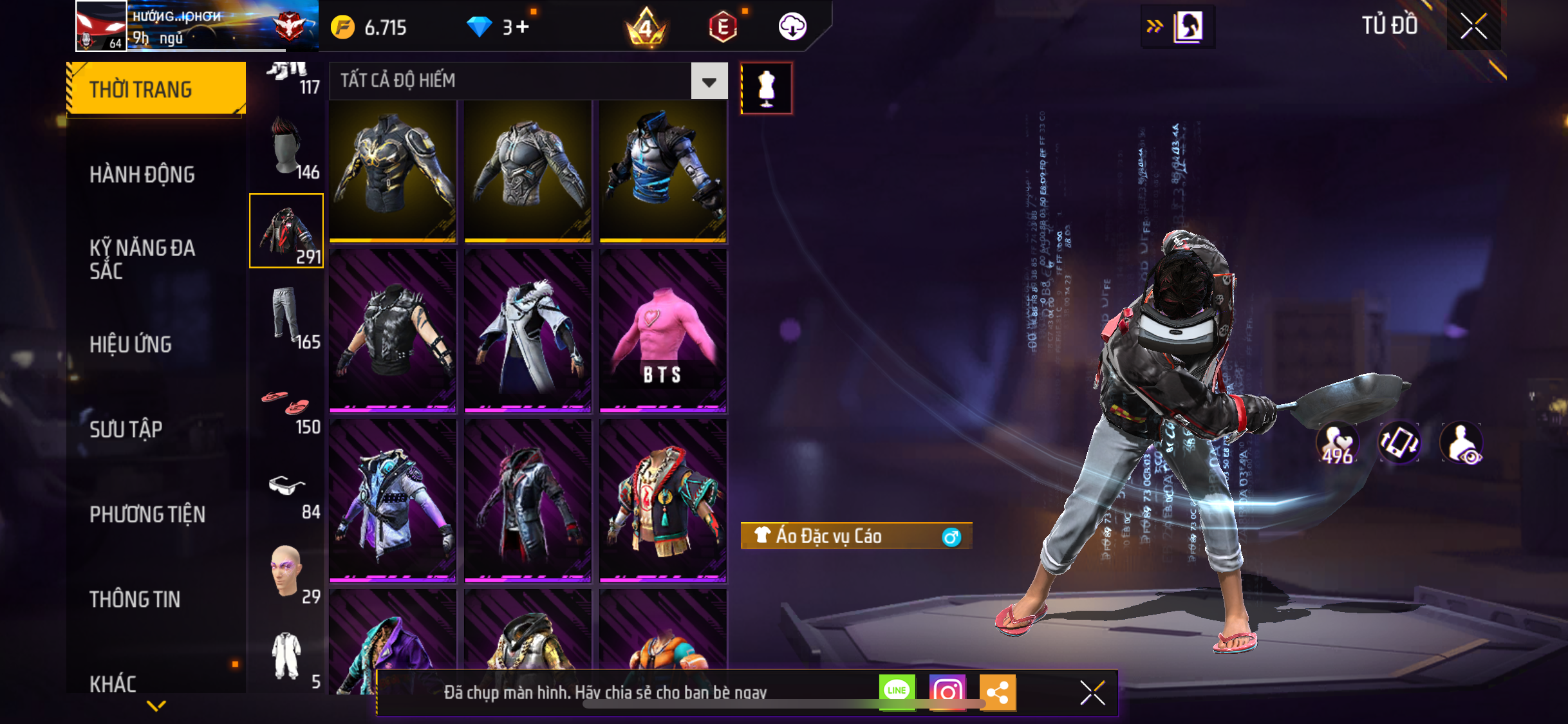1568x724 pixels.
Task: Select the red flip-flops shoes category
Action: [286, 402]
